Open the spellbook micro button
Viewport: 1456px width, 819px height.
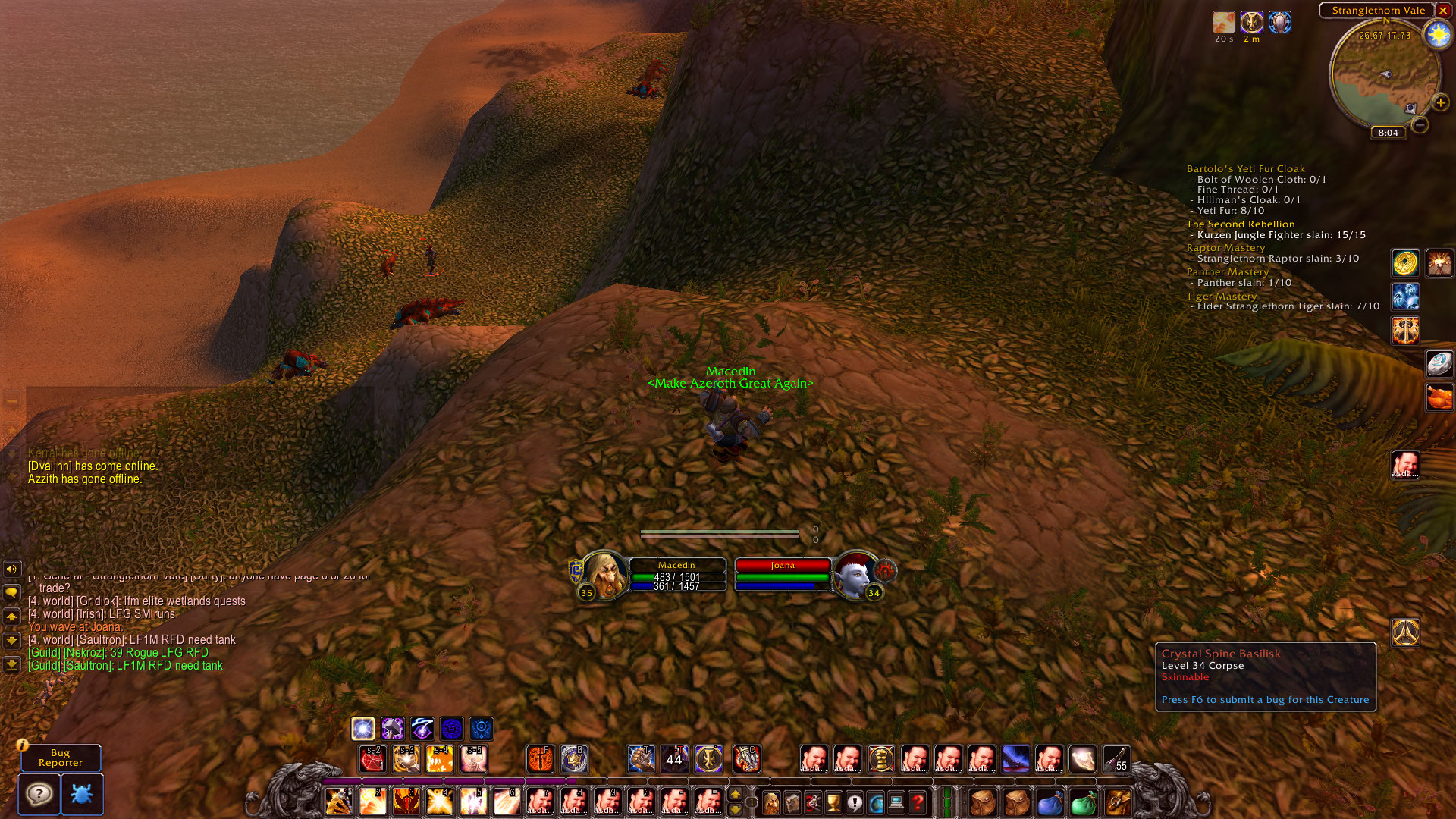click(x=792, y=802)
